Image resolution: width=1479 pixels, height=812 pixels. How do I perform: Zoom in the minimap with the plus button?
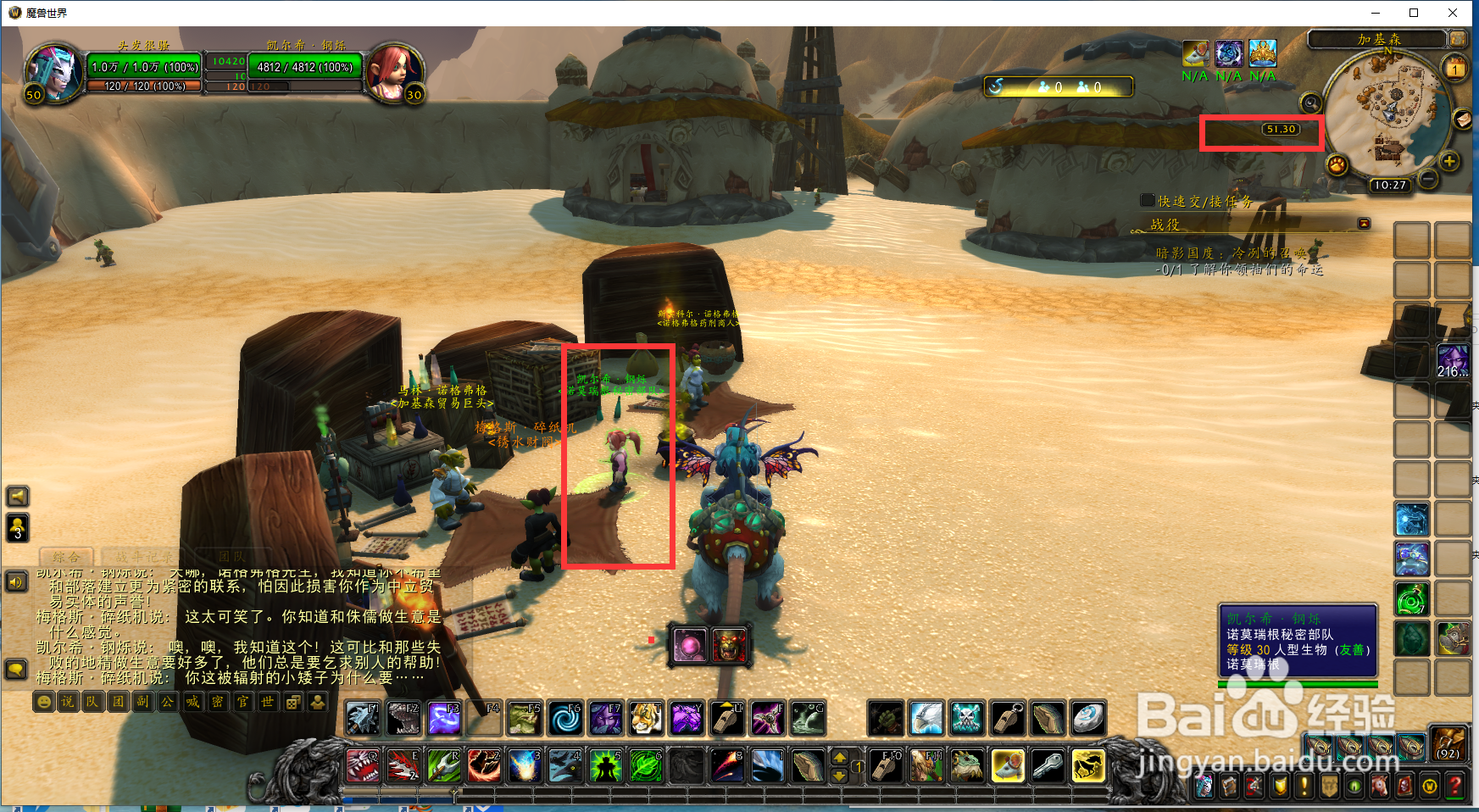coord(1449,161)
